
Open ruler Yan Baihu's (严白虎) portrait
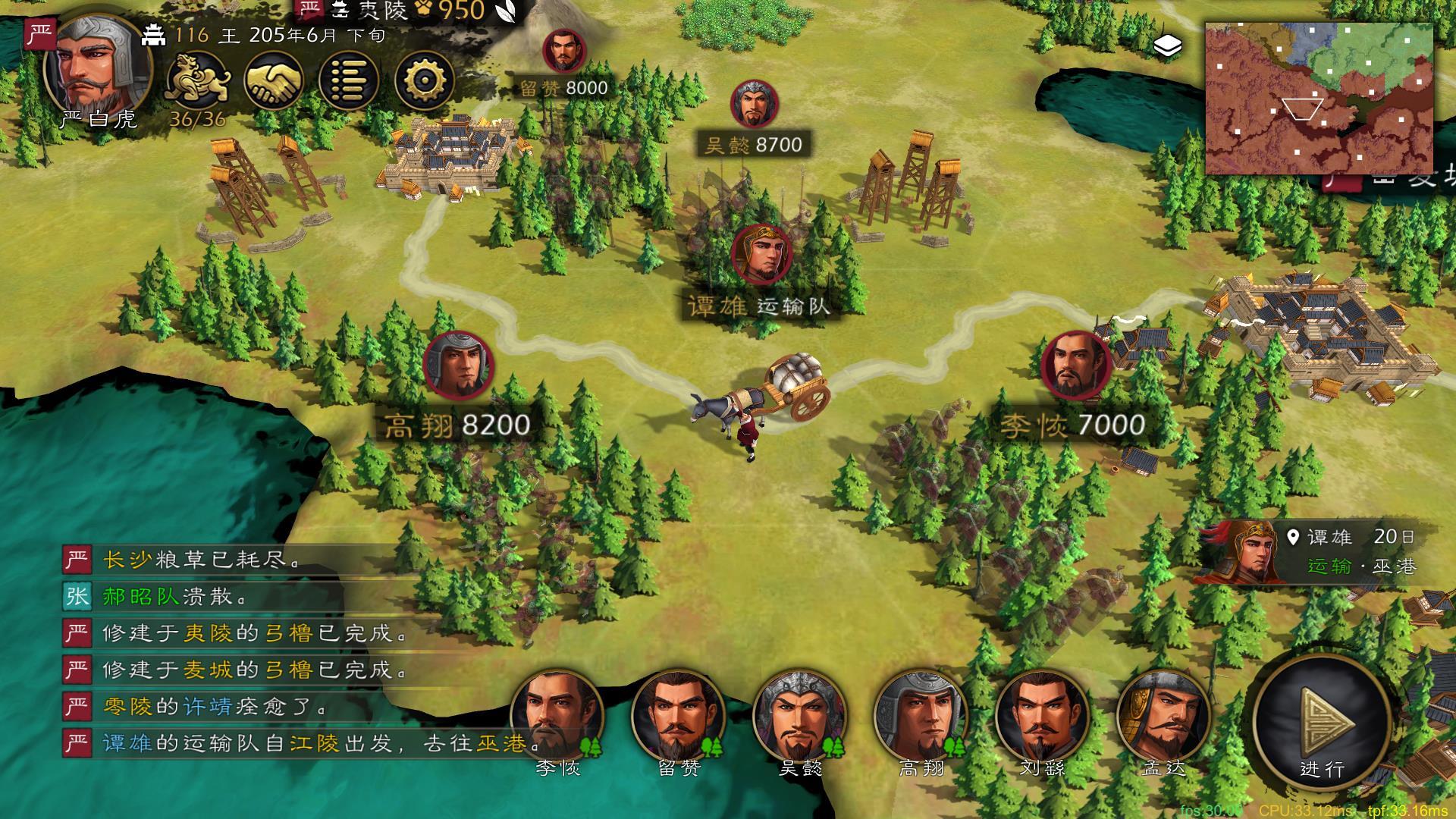tap(97, 68)
